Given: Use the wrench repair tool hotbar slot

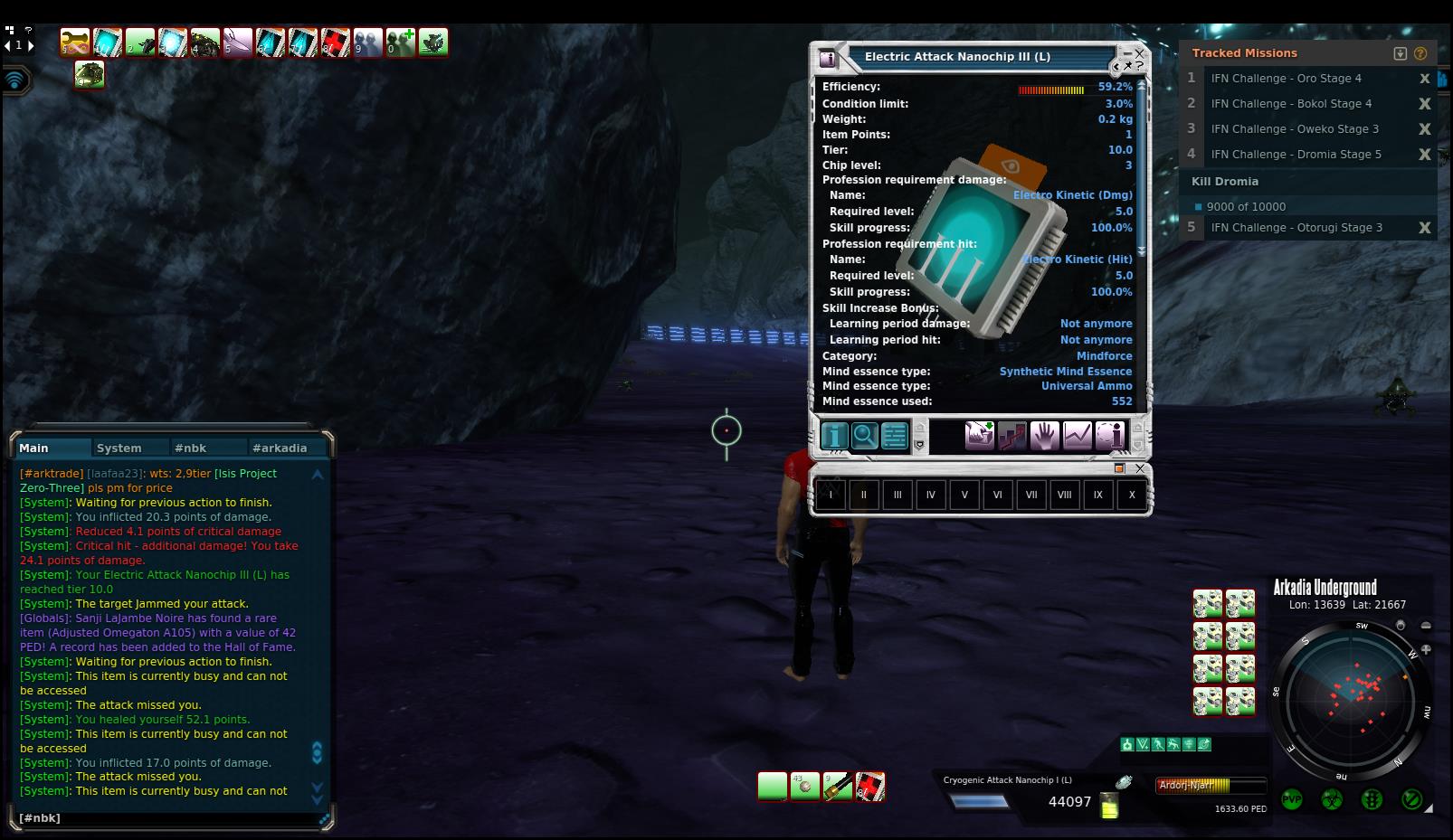Looking at the screenshot, I should (x=838, y=787).
